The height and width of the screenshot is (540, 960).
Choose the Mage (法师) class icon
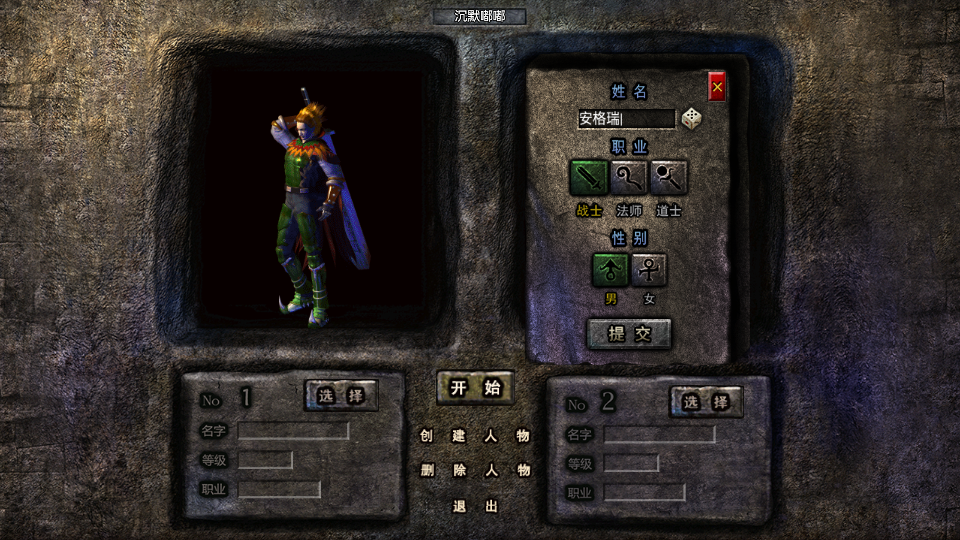click(x=629, y=178)
